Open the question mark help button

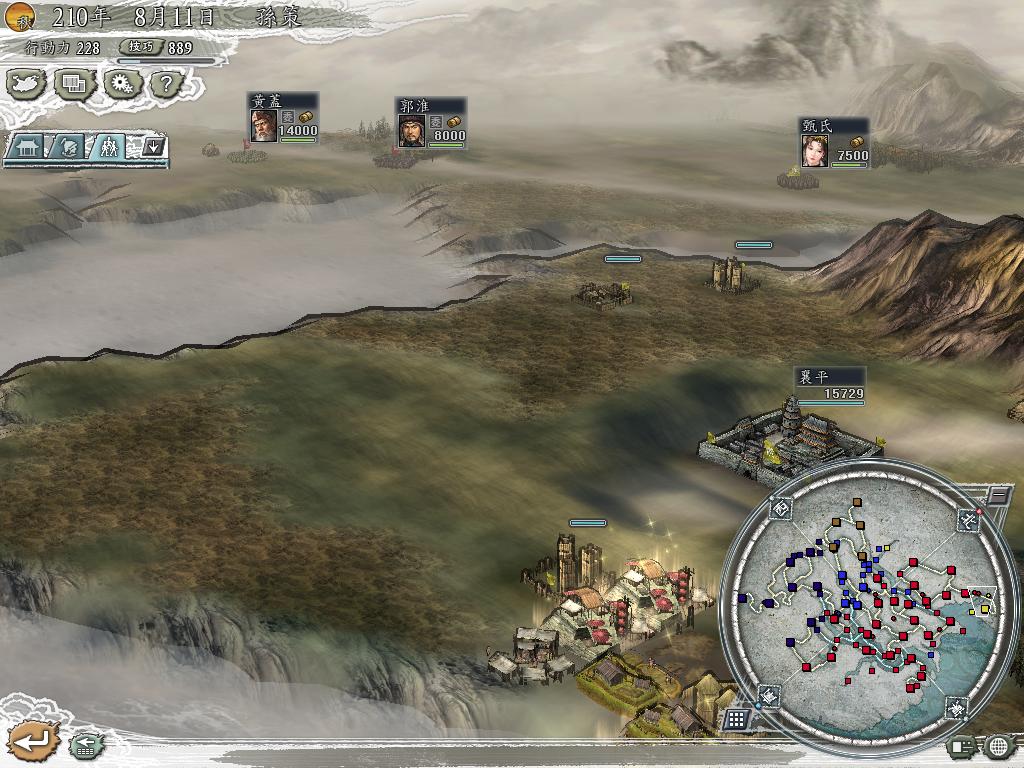coord(167,84)
